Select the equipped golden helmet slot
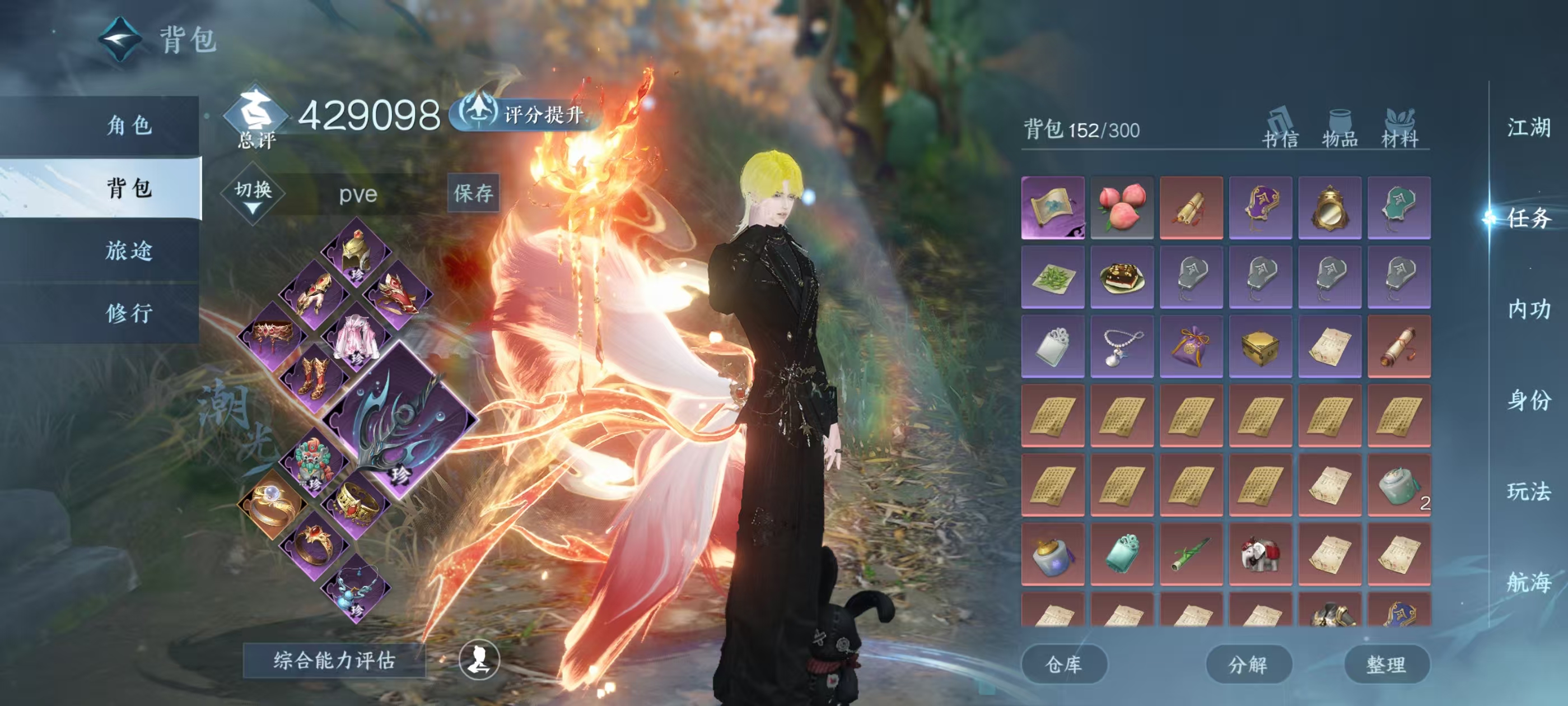This screenshot has height=706, width=1568. pos(356,253)
